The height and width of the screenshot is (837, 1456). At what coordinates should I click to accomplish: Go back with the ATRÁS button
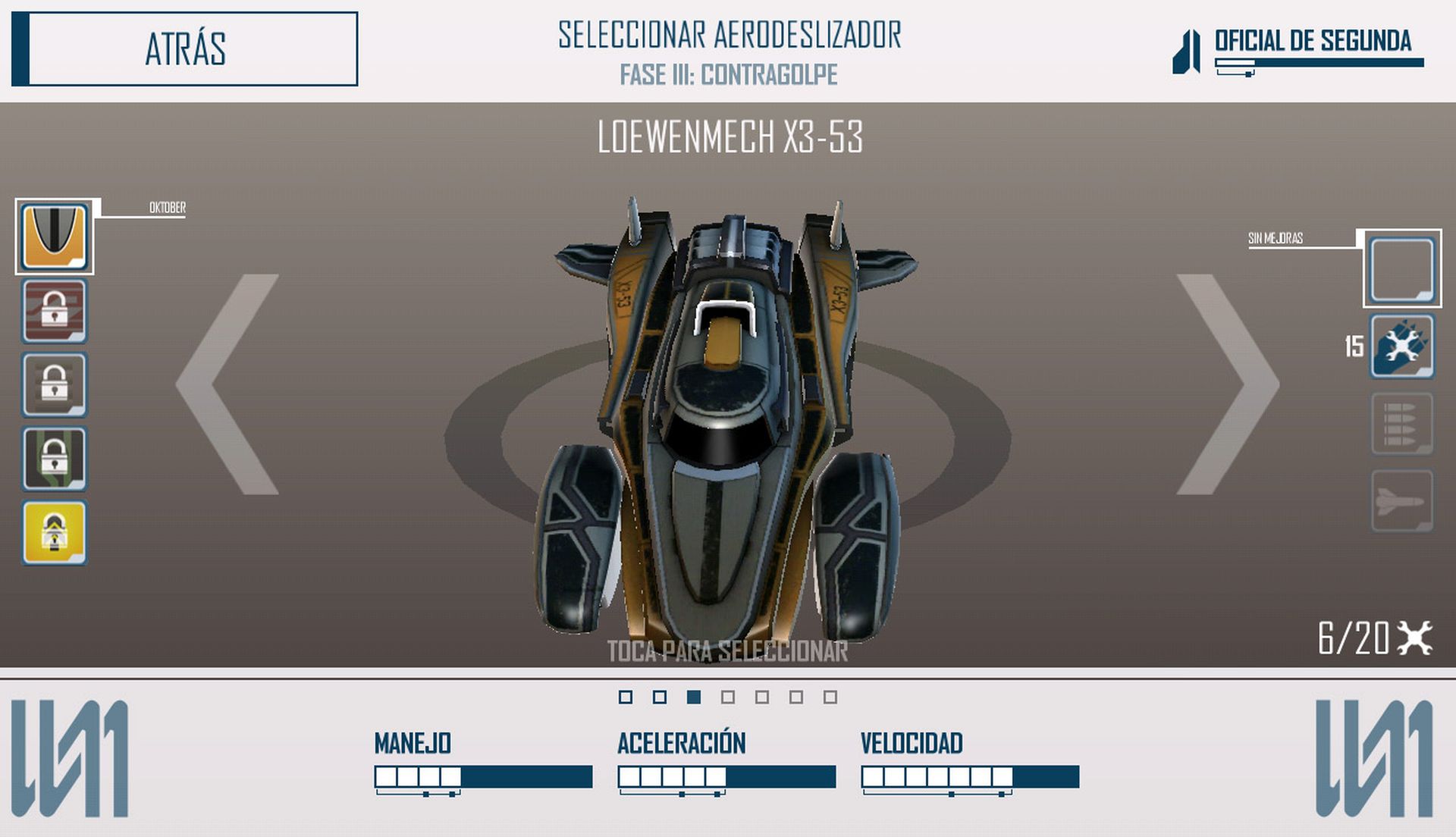click(x=185, y=49)
